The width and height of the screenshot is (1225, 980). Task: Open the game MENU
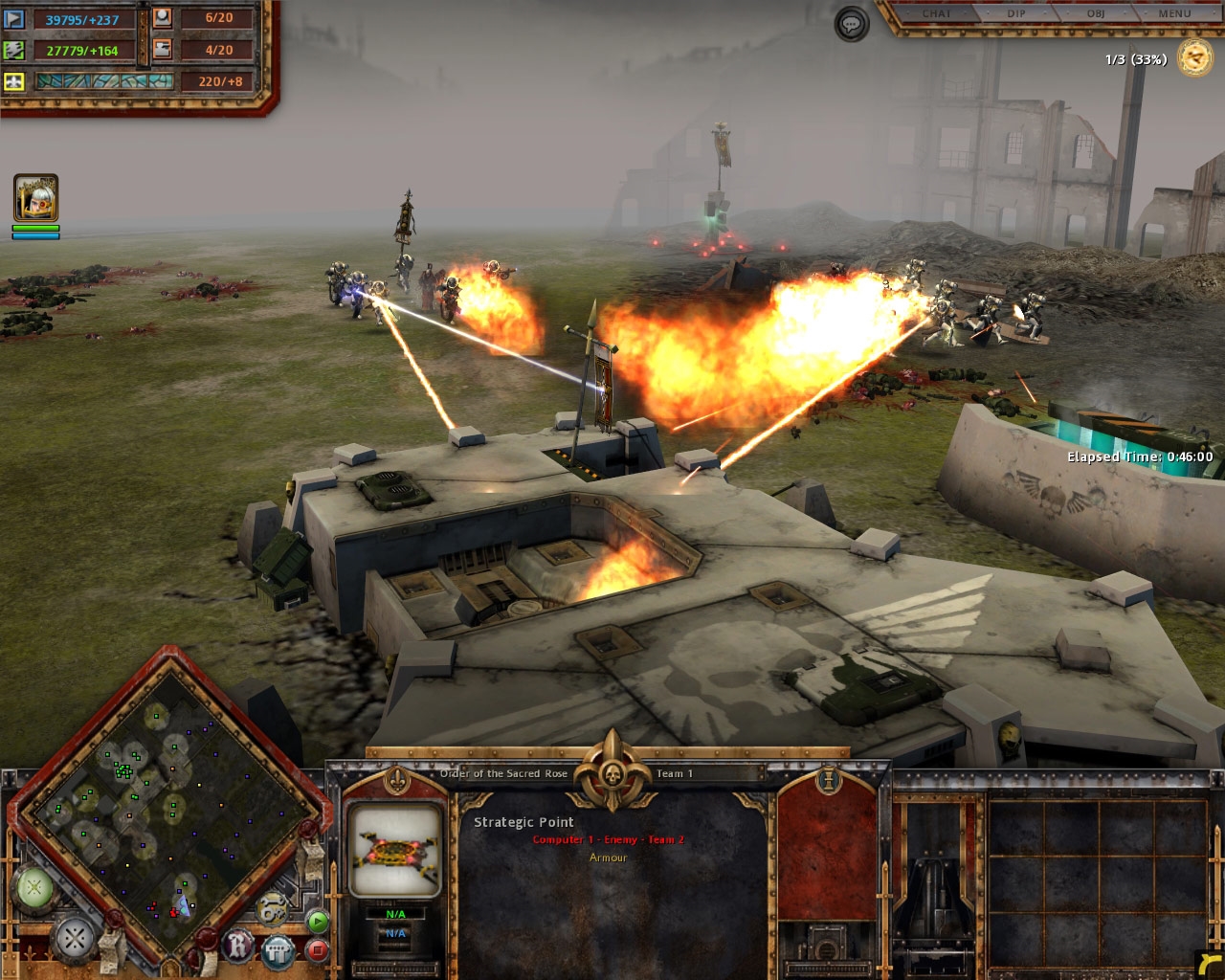coord(1174,13)
